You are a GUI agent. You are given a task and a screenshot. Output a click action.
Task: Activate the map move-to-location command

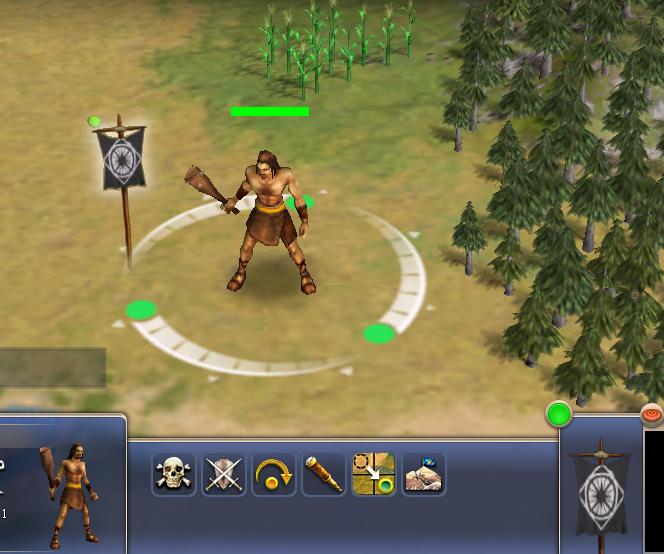coord(373,474)
